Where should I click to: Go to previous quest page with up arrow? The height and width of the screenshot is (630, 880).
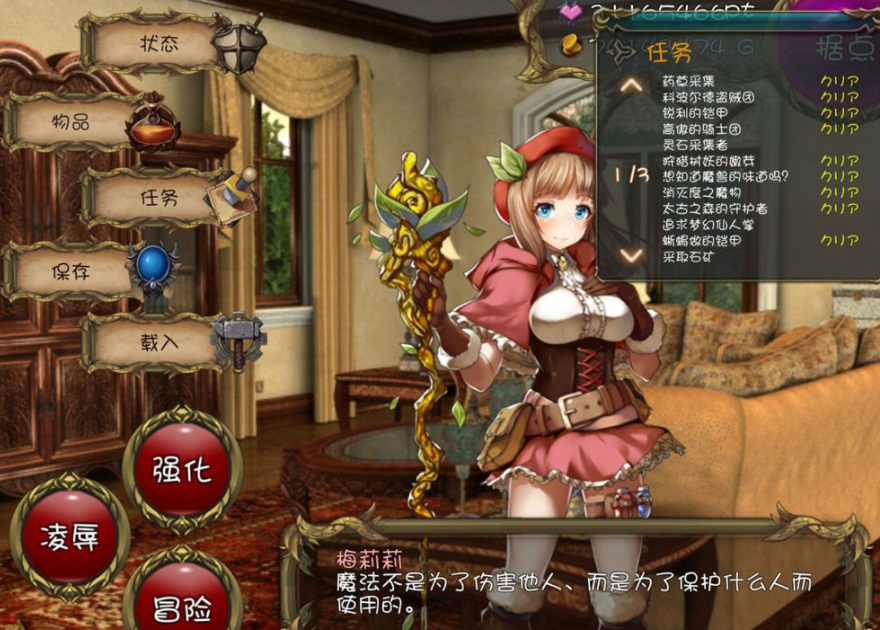tap(631, 85)
